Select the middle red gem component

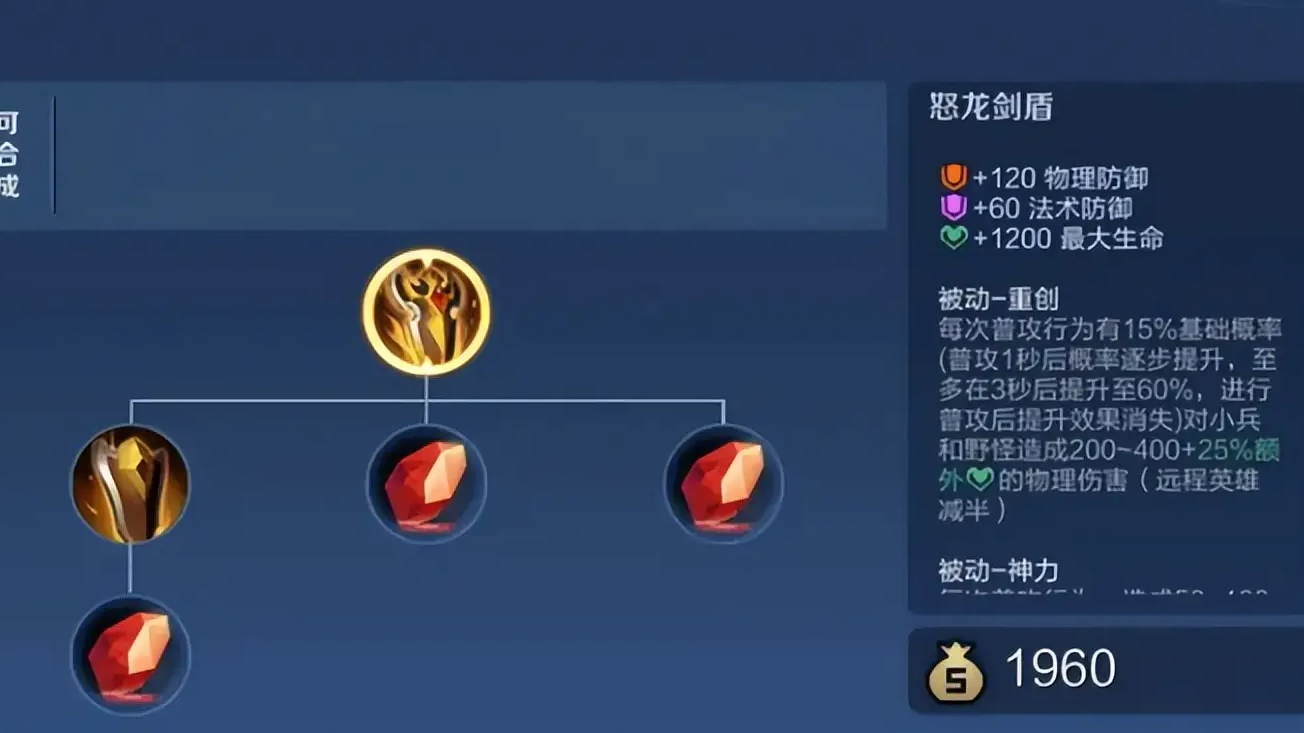coord(427,484)
